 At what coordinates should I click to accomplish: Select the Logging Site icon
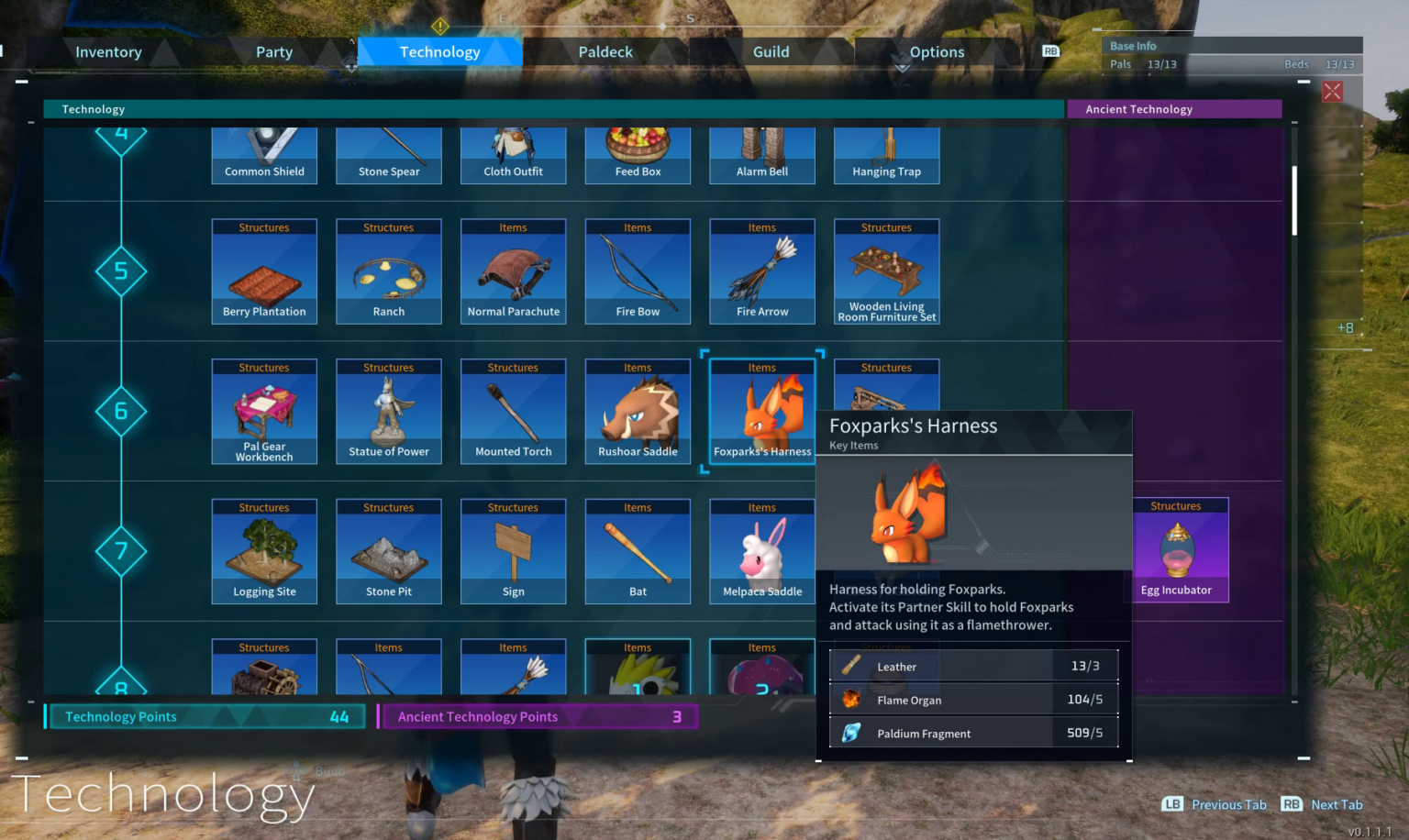point(264,550)
